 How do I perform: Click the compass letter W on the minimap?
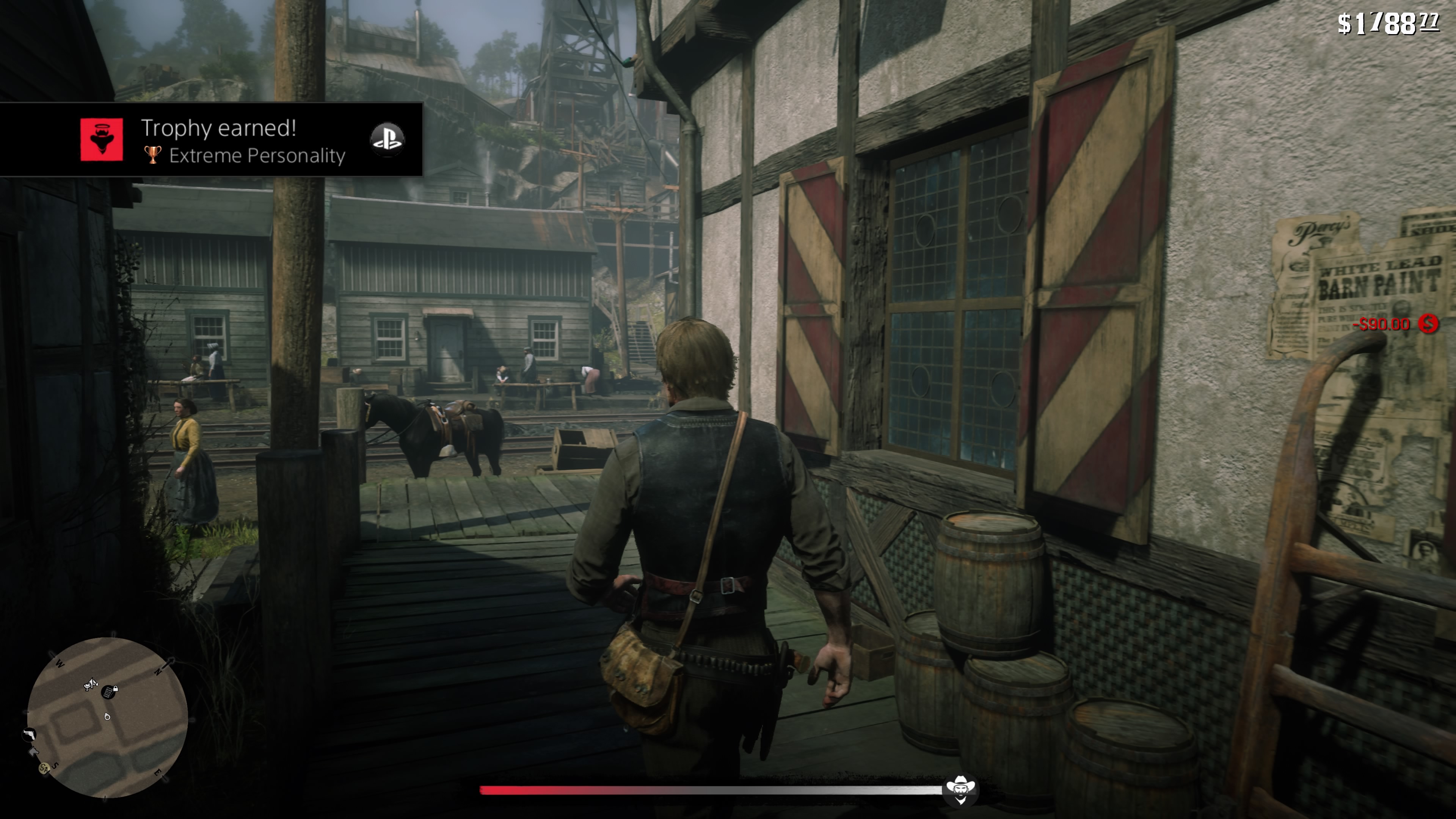click(60, 663)
